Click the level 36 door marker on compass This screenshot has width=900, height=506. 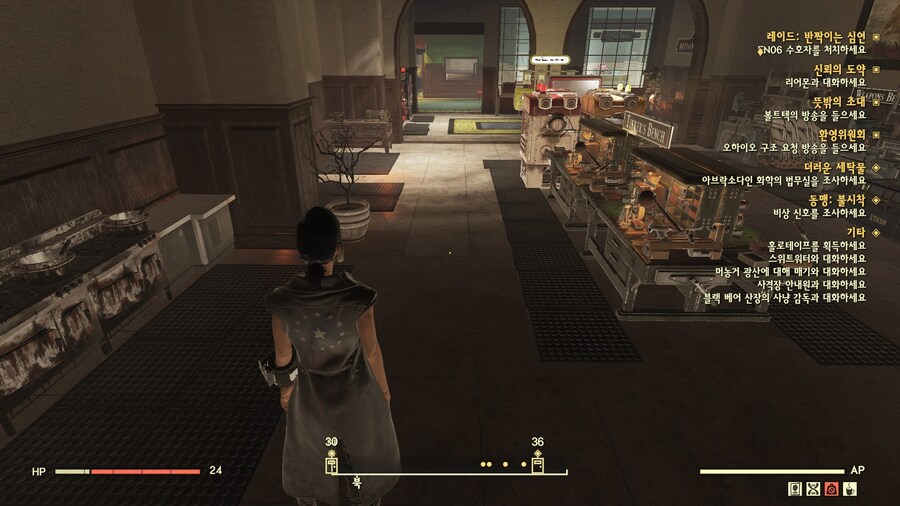click(538, 464)
